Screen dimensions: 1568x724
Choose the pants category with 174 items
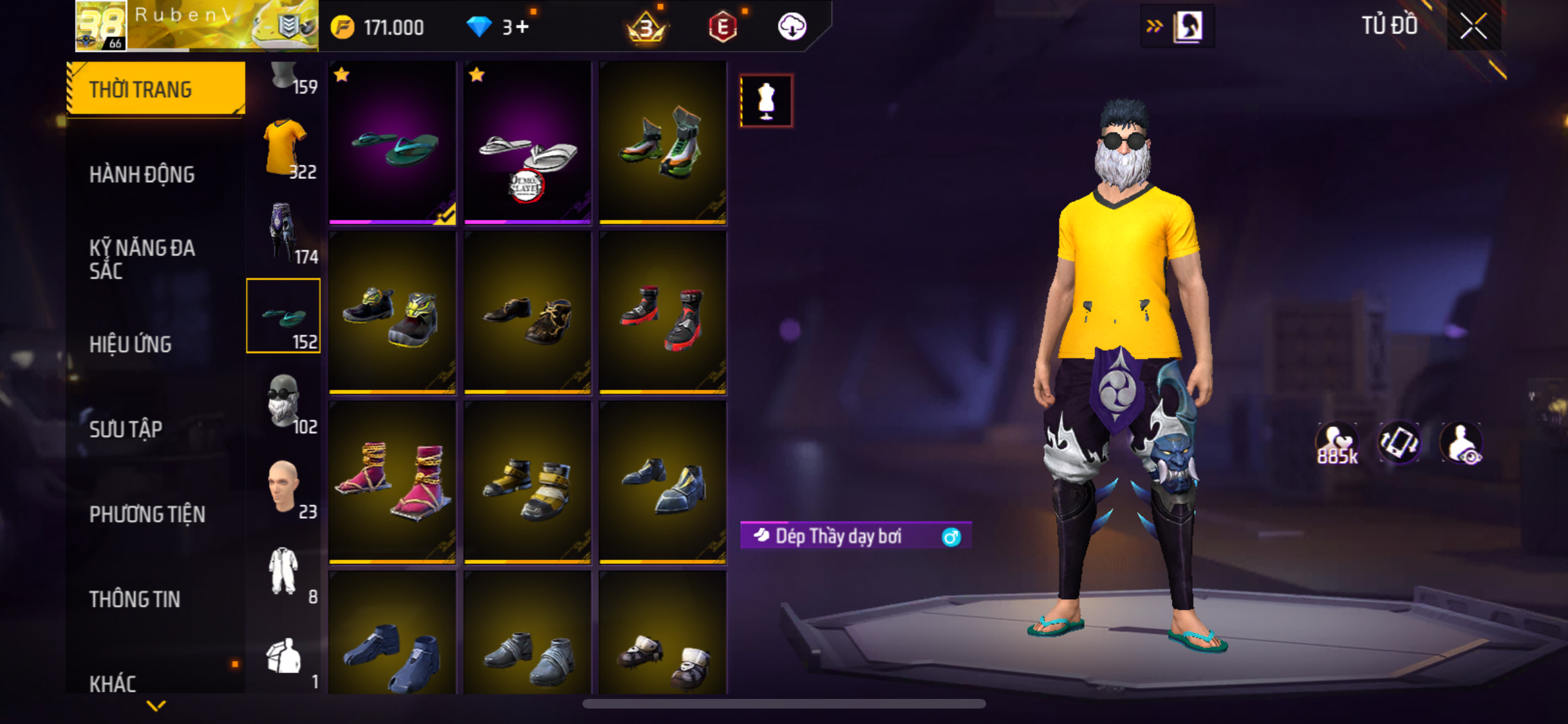[x=285, y=234]
